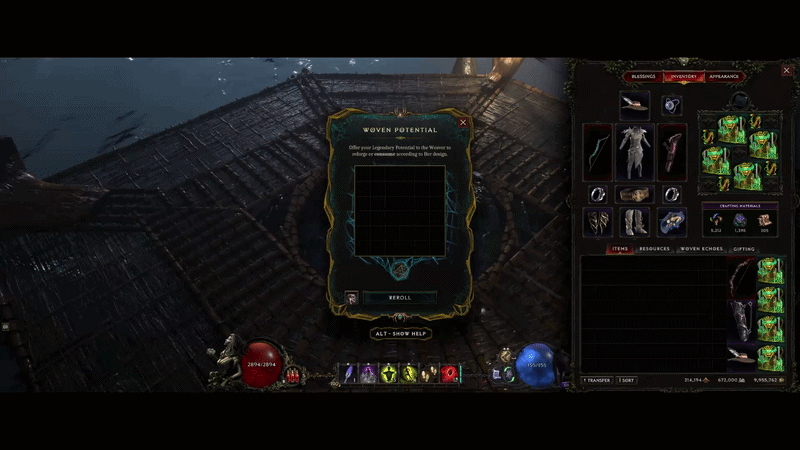
Task: Open the Appearance tab
Action: (x=723, y=76)
